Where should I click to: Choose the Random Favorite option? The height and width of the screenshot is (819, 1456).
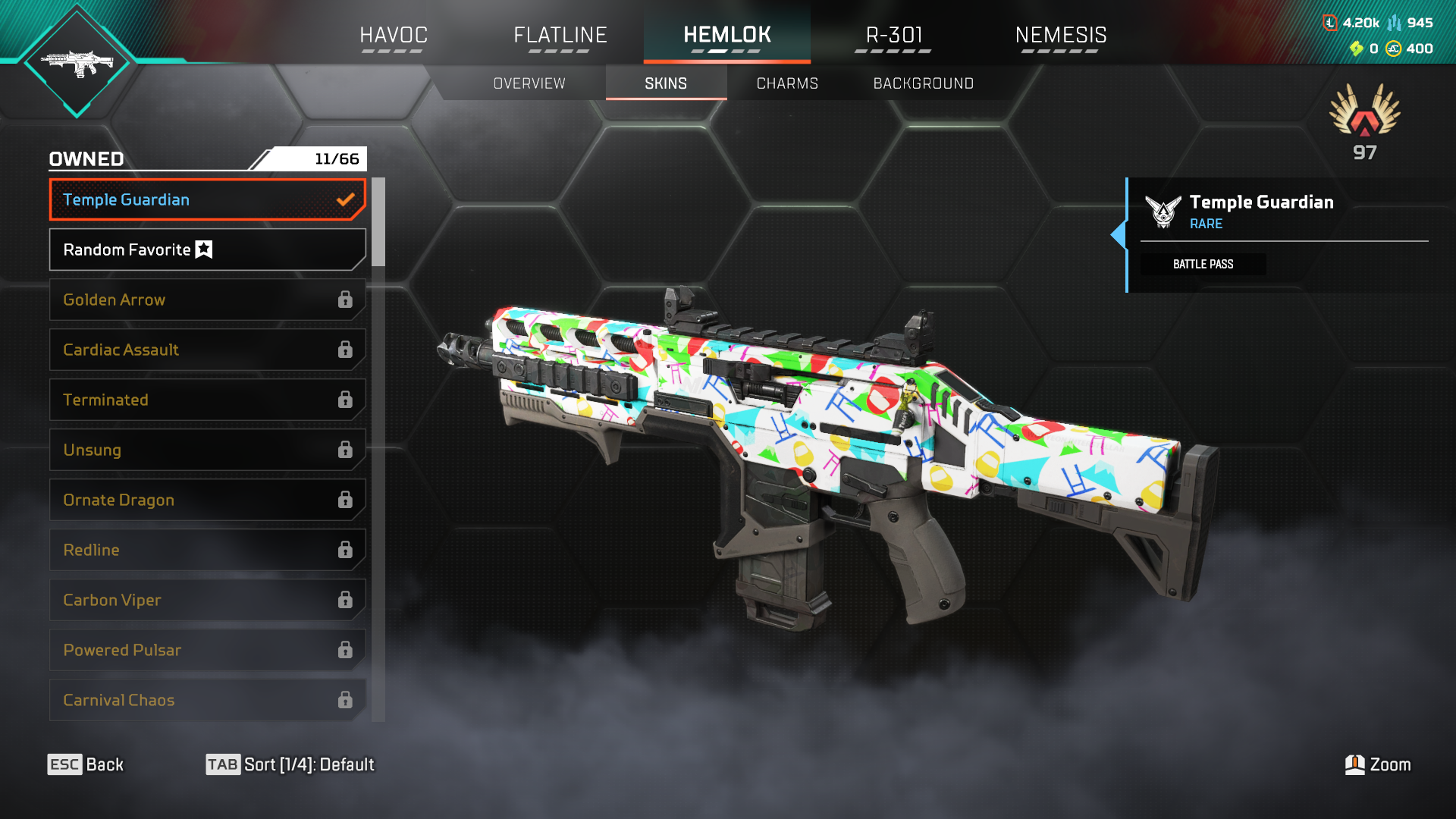click(207, 249)
